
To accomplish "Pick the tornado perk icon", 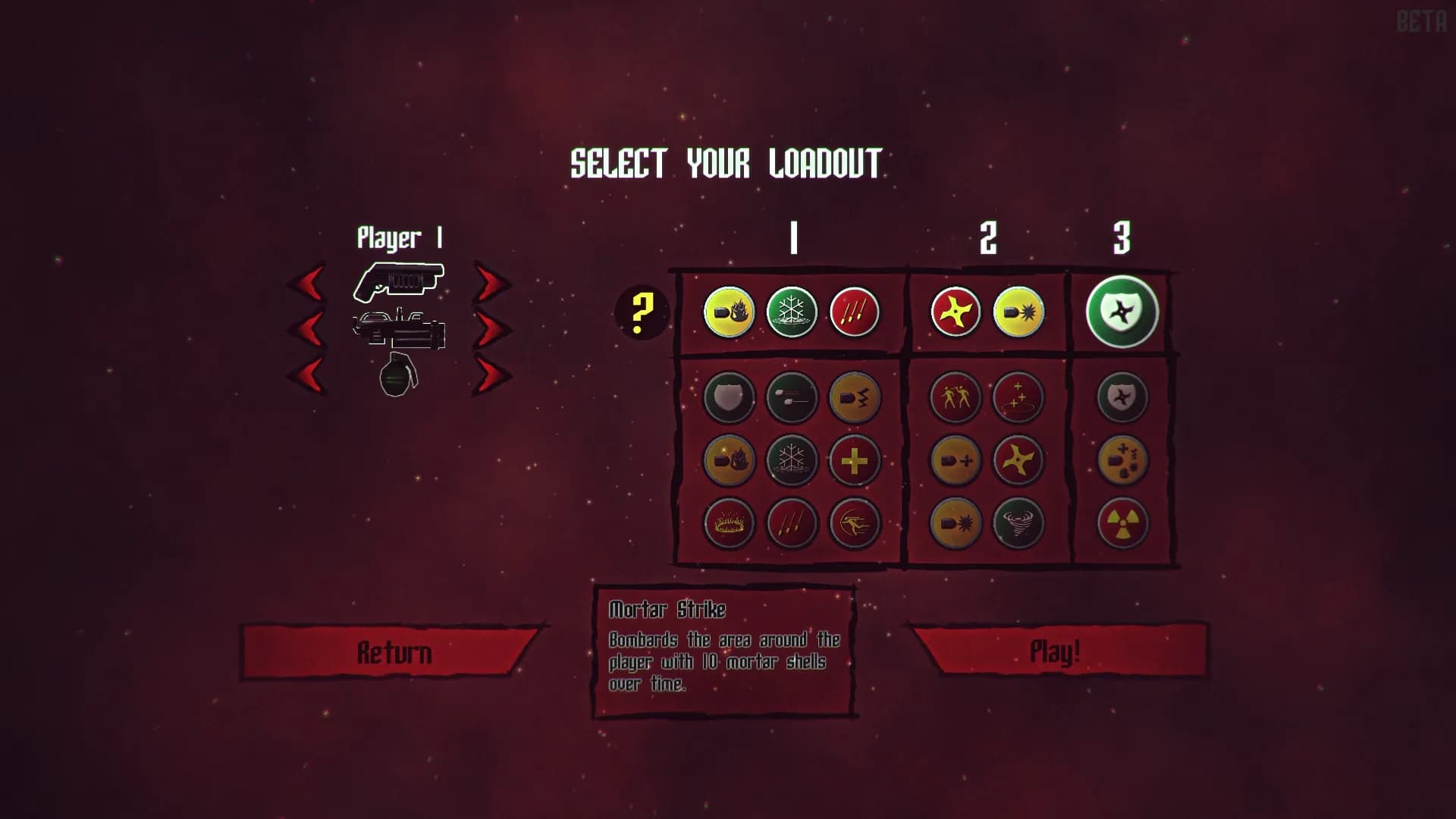I will pyautogui.click(x=1018, y=523).
